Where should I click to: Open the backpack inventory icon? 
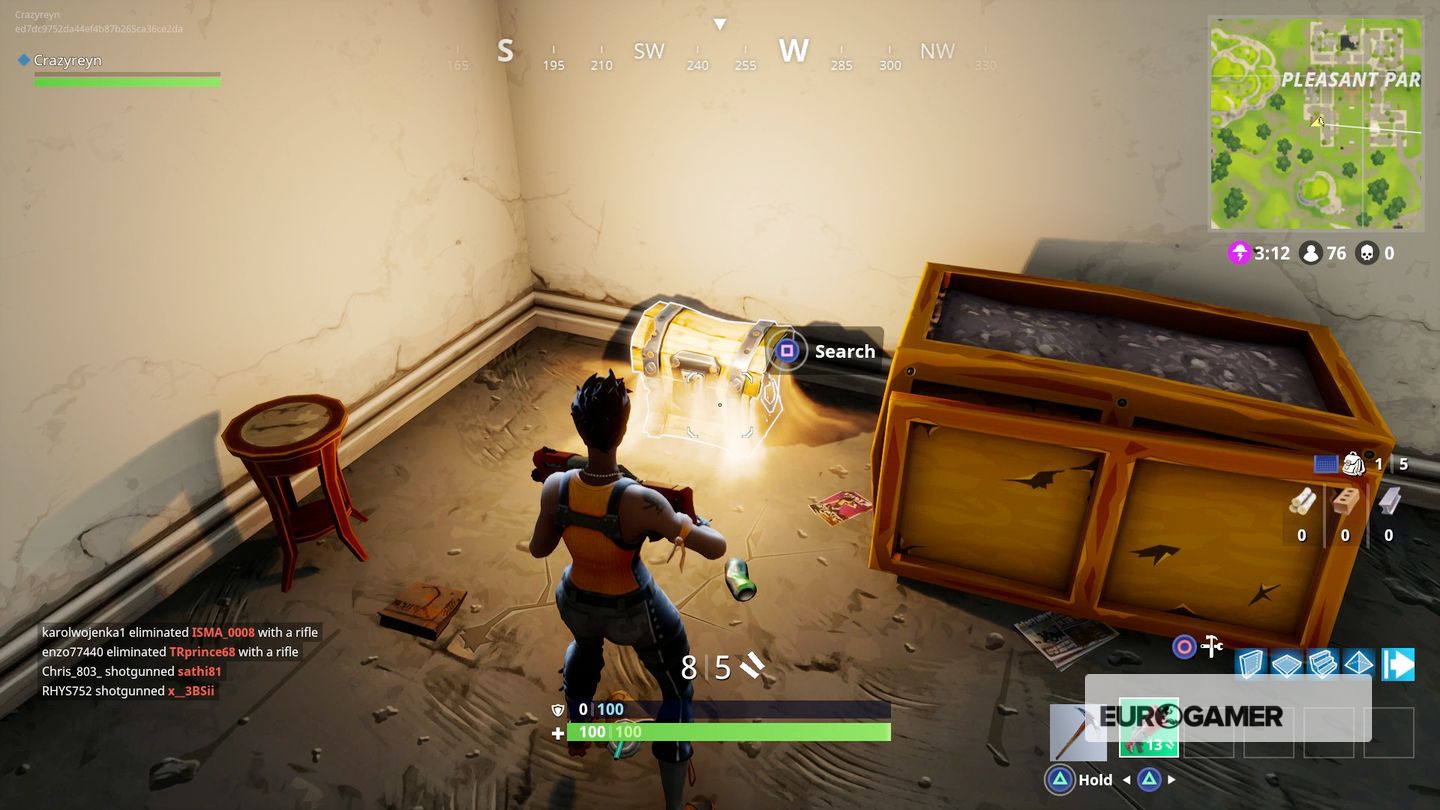(1354, 464)
